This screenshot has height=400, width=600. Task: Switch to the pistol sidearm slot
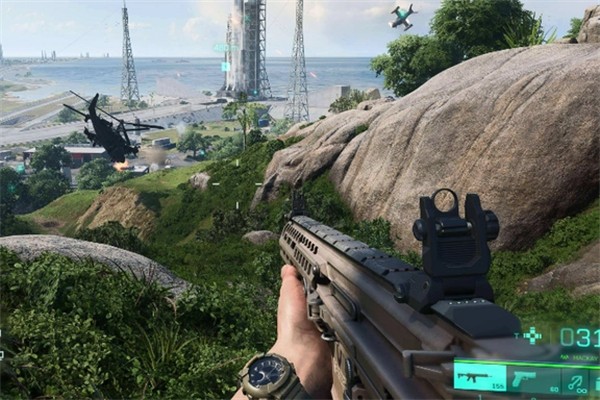pos(524,379)
